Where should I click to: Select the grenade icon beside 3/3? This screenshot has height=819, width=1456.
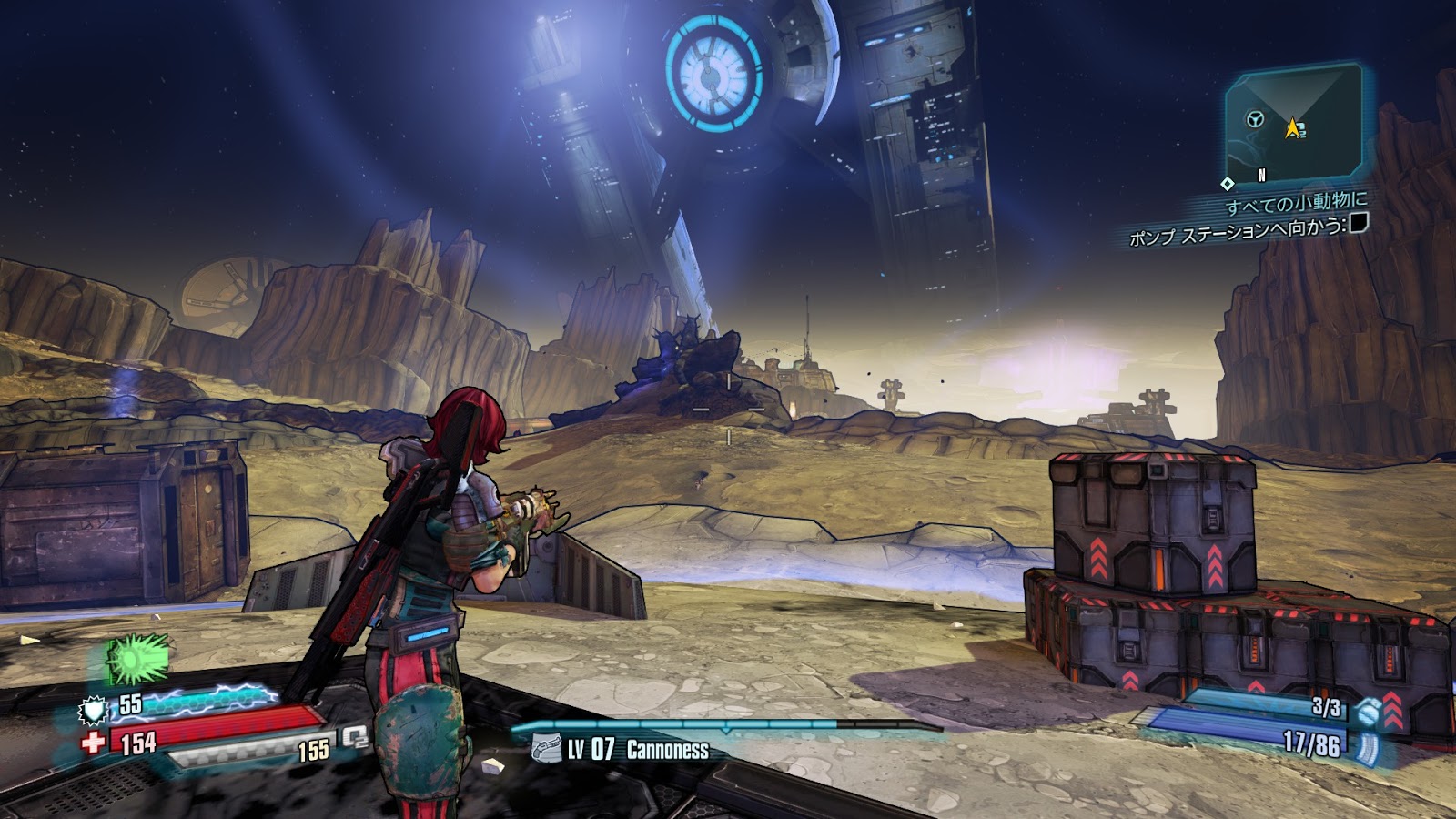[x=1366, y=712]
